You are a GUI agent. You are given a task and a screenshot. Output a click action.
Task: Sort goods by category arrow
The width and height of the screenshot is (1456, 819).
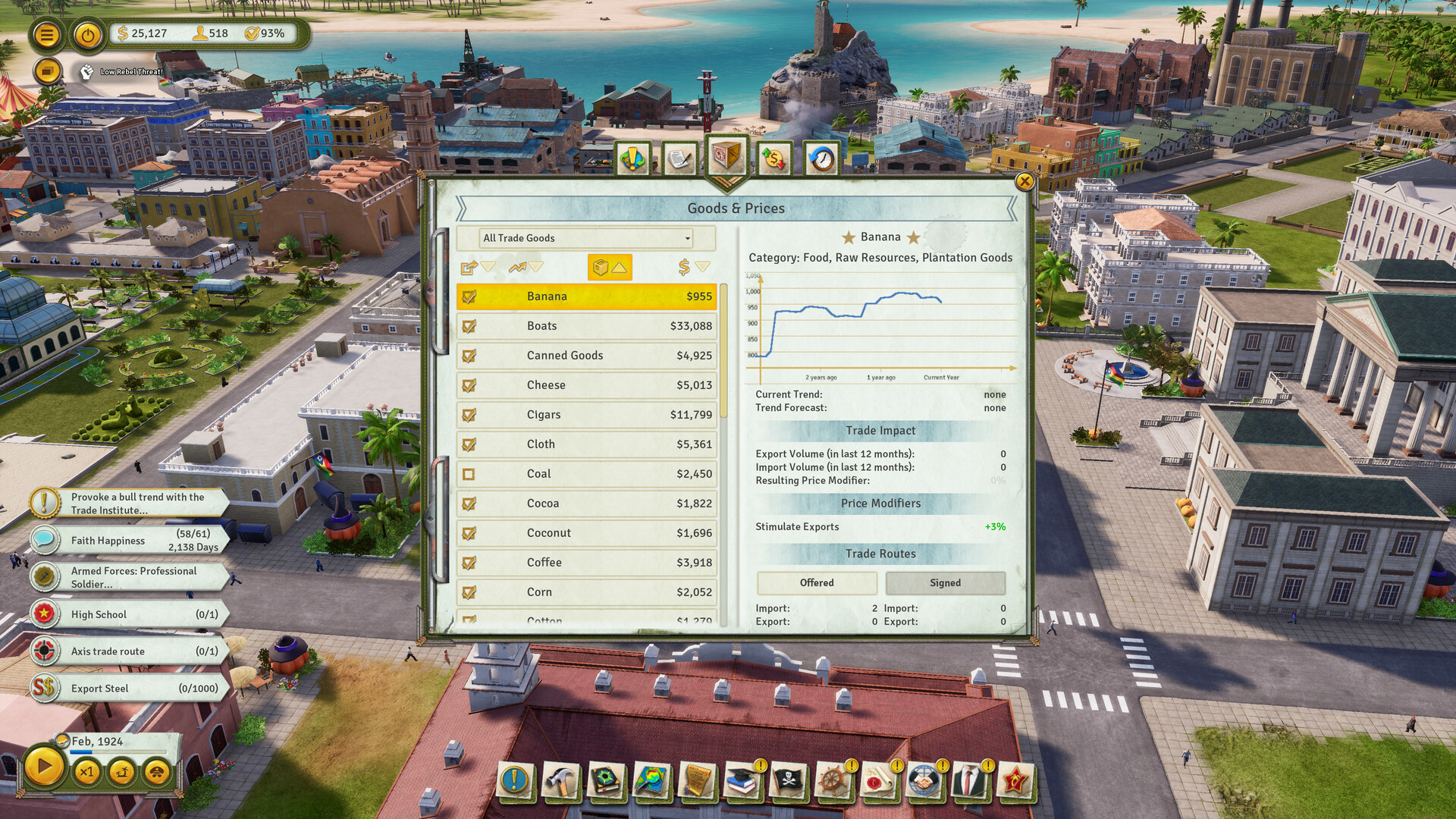610,267
